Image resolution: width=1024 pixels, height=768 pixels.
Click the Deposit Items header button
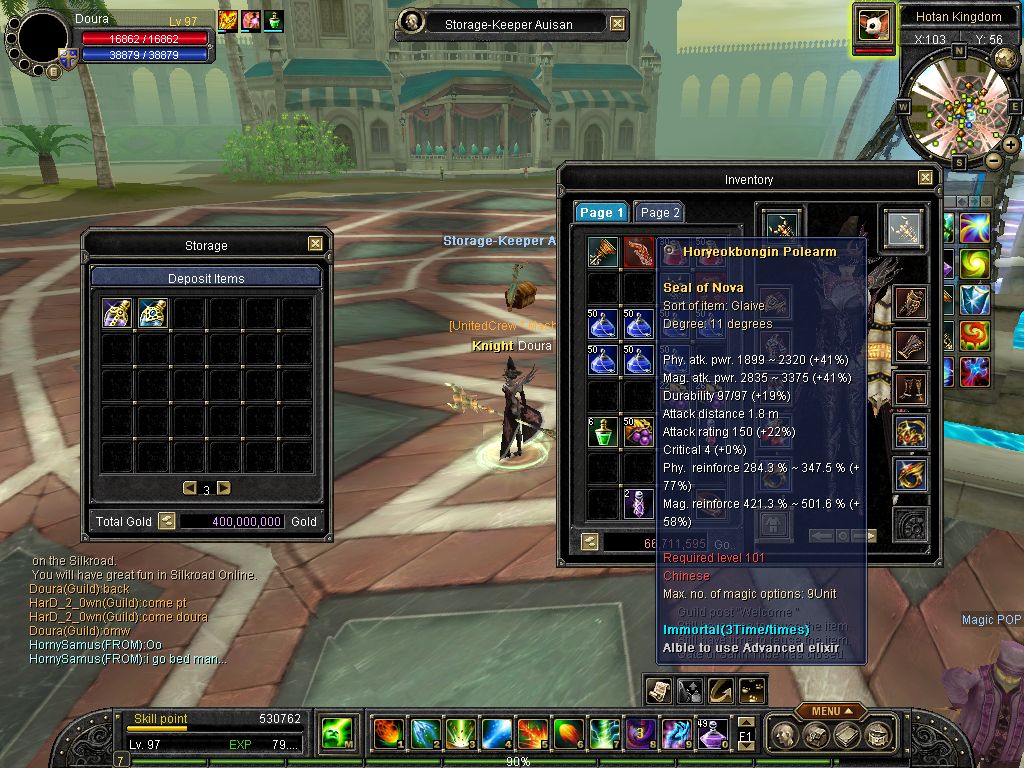[206, 278]
